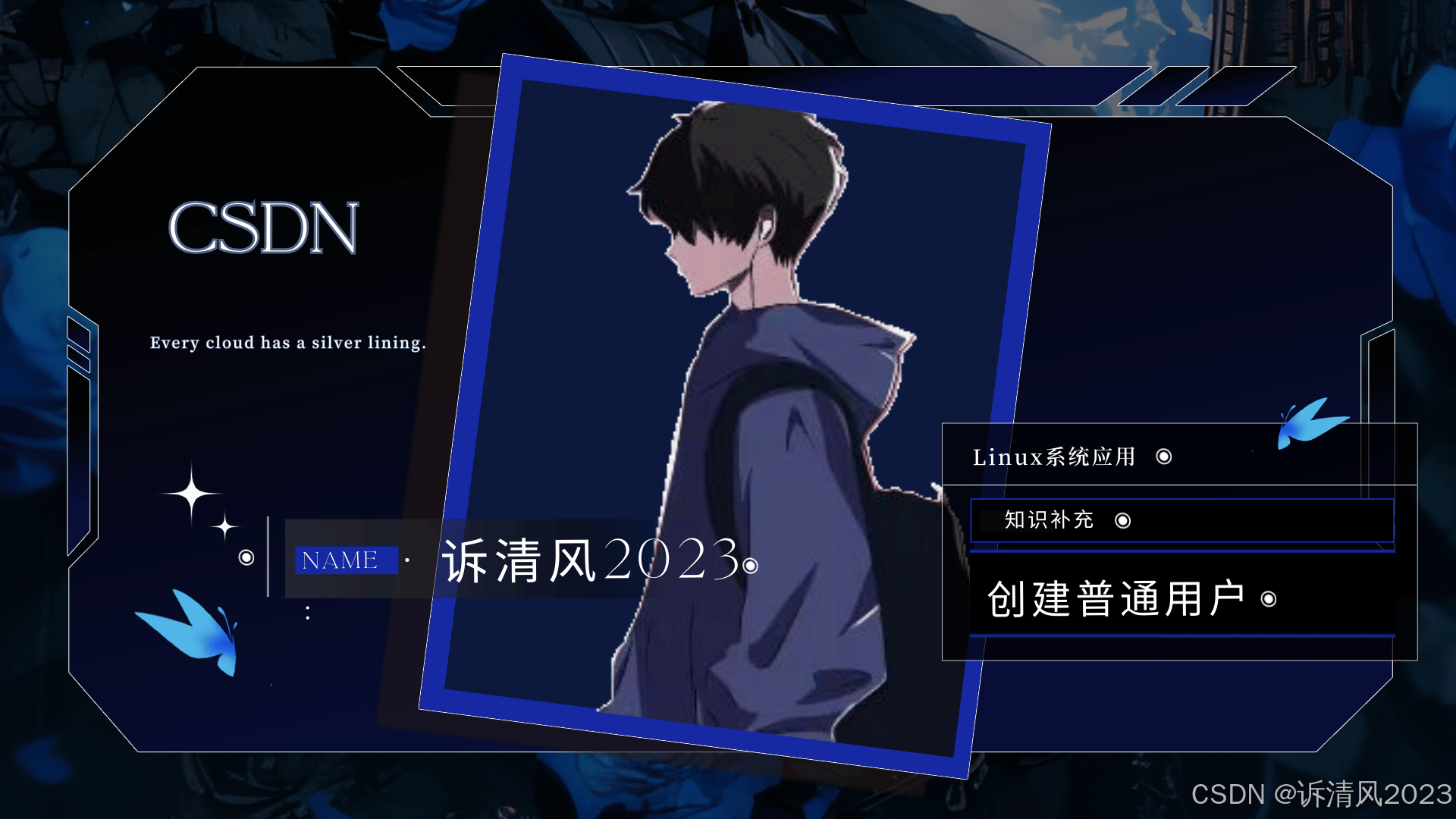Choose the 知识补充 row
The width and height of the screenshot is (1456, 819).
tap(1049, 520)
